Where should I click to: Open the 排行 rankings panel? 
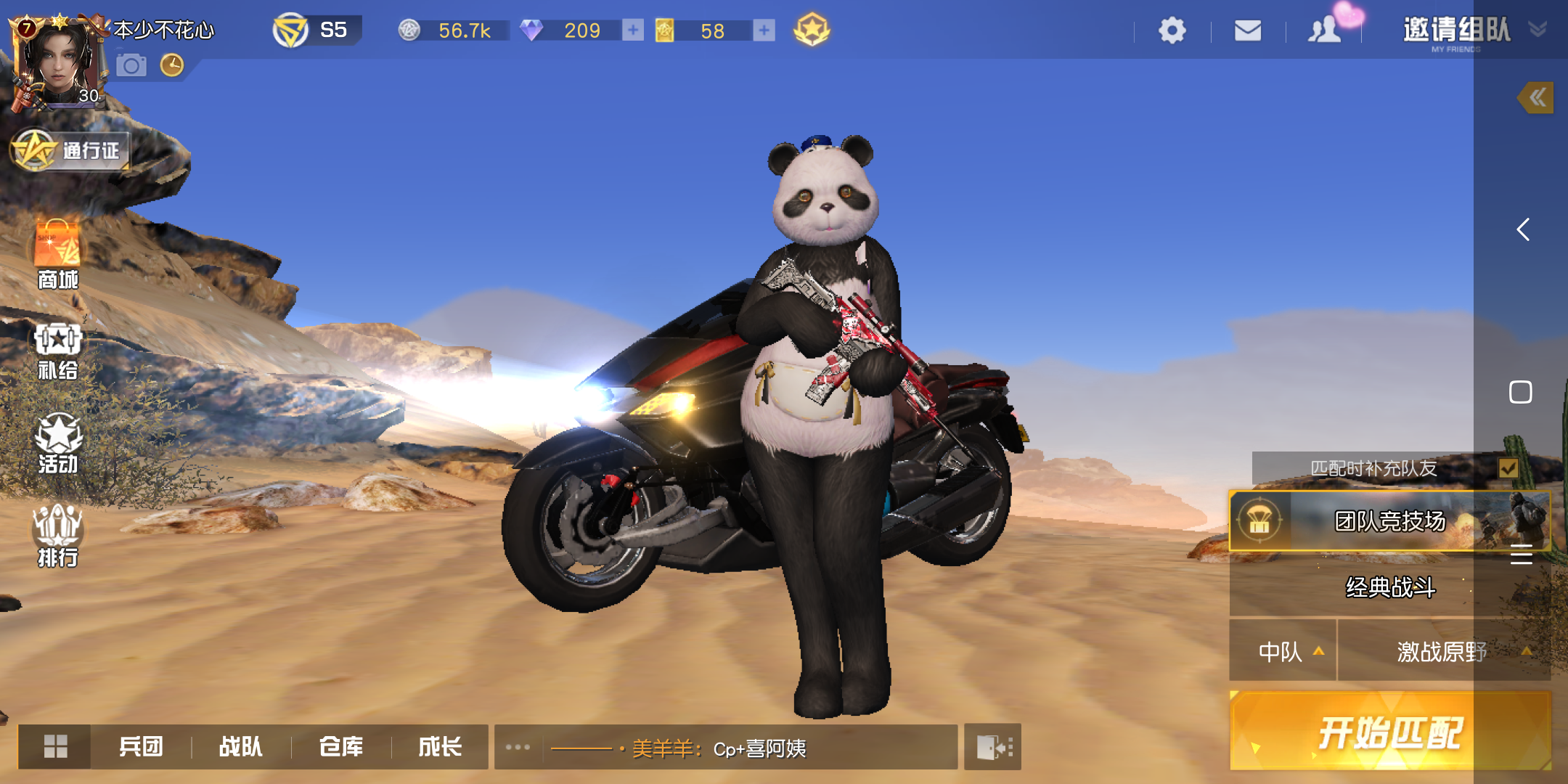tap(57, 534)
